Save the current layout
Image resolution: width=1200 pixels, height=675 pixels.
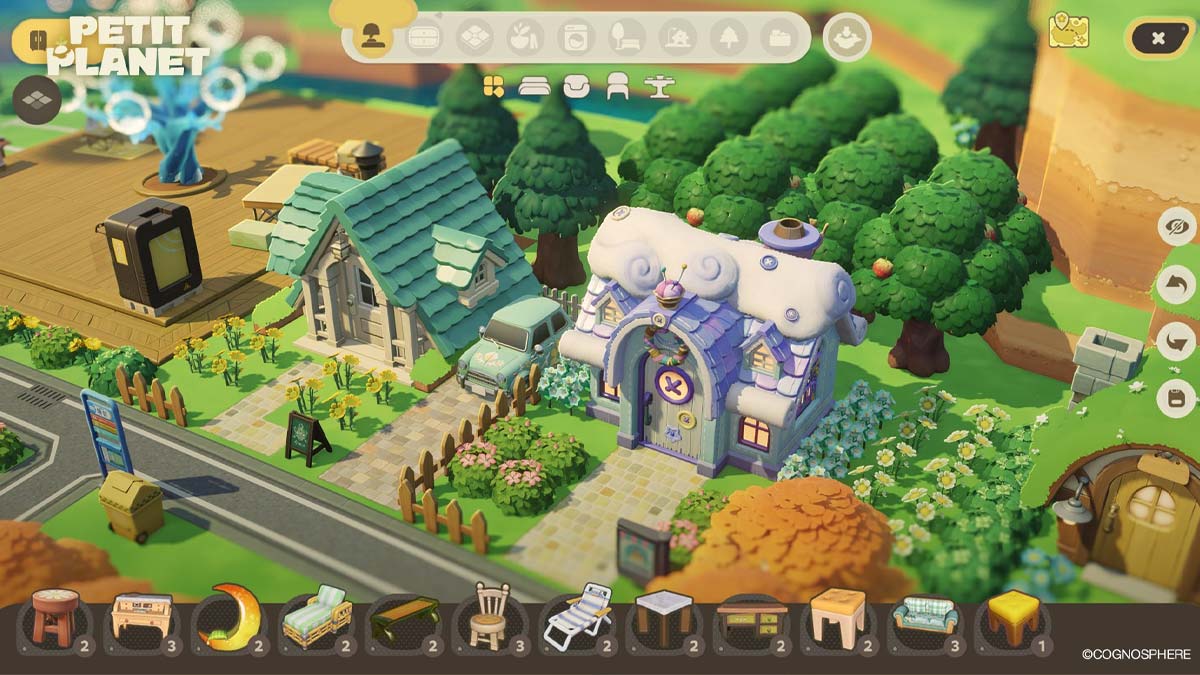1176,399
